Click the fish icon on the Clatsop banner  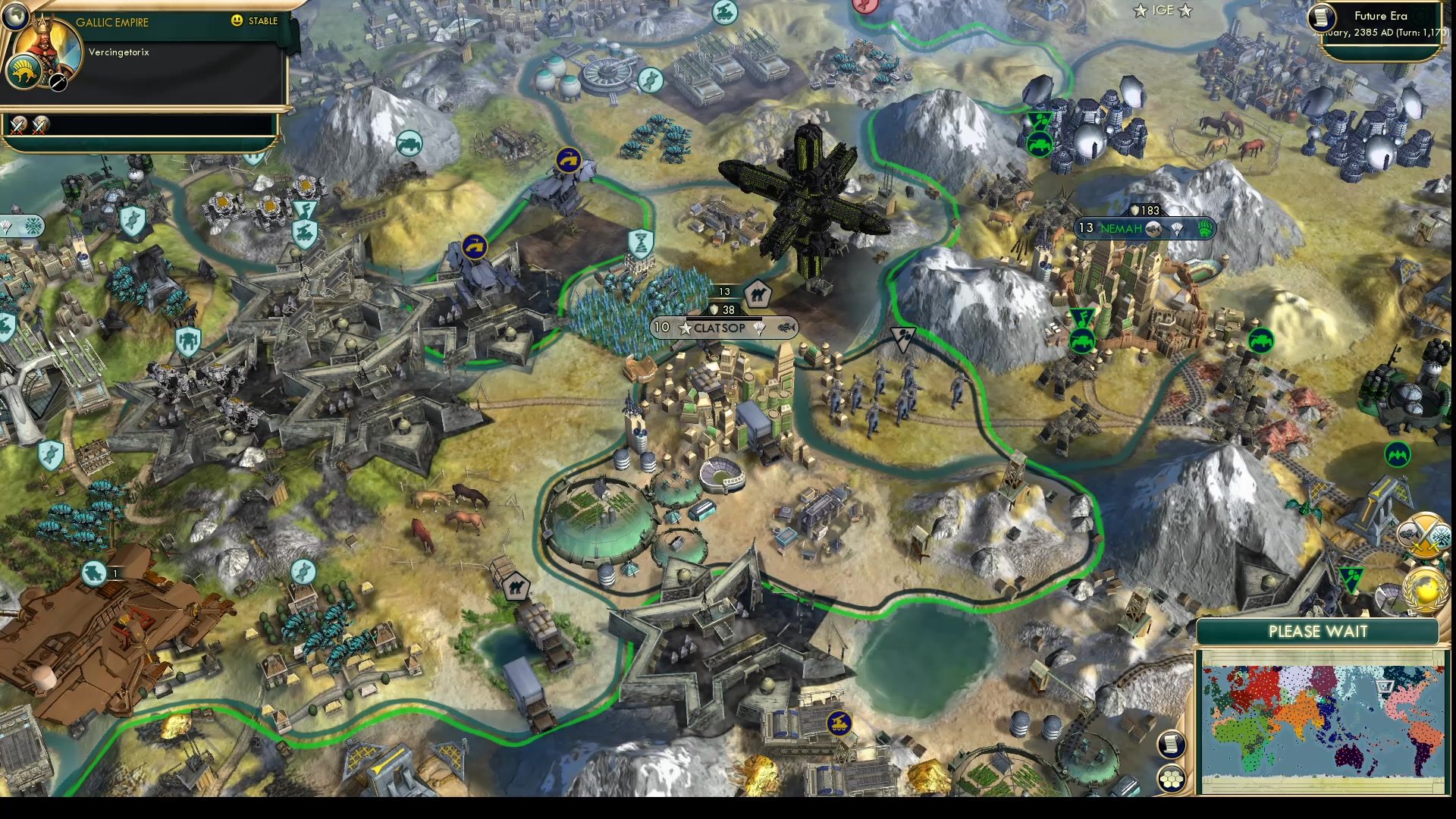point(785,327)
